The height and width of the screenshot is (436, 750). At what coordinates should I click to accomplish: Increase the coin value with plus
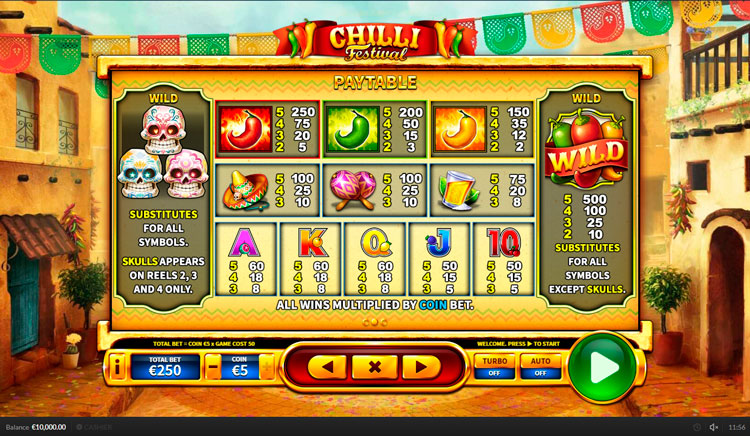(x=266, y=367)
